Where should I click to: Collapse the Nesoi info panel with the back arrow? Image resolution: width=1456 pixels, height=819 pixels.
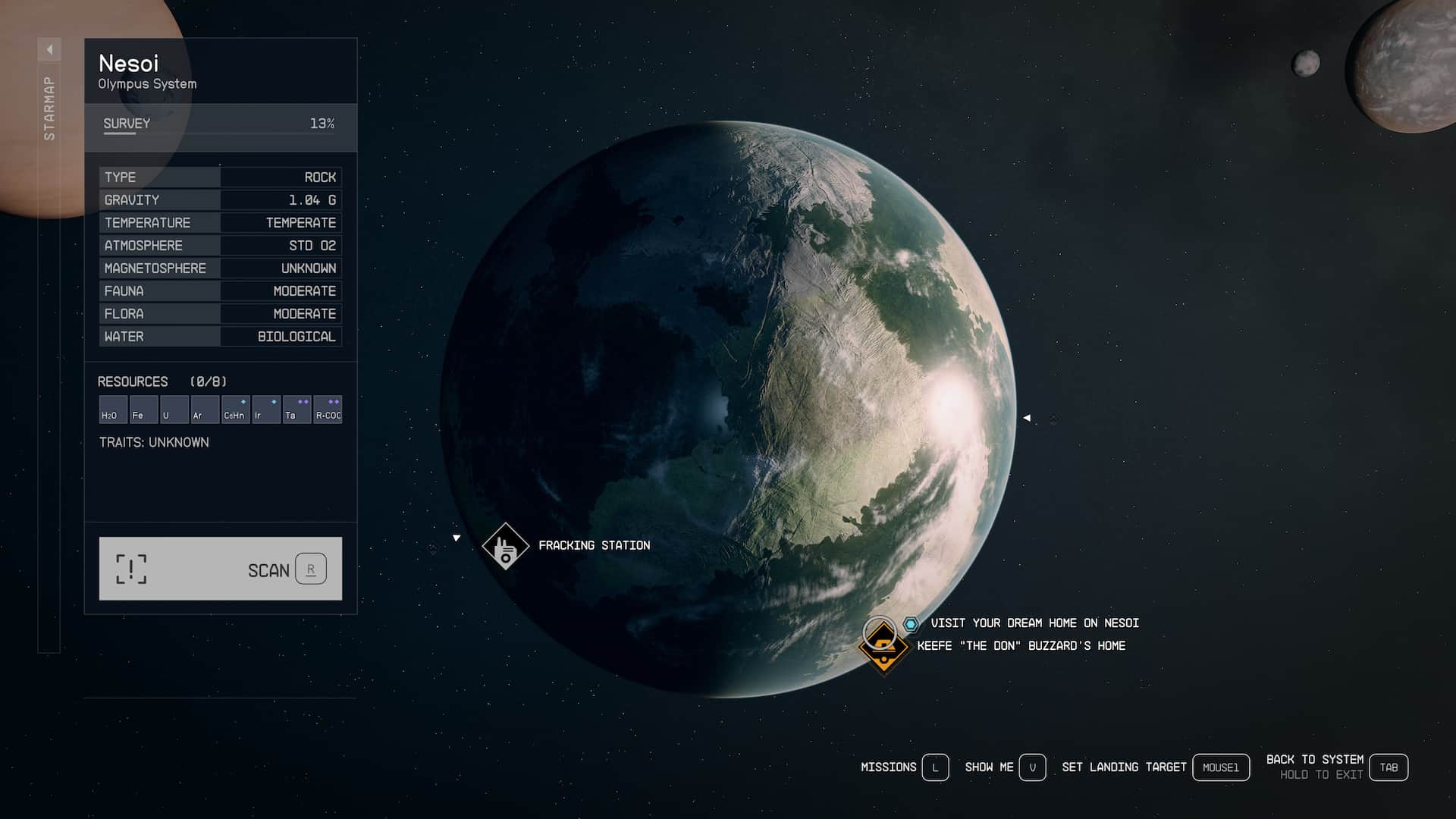pos(50,49)
